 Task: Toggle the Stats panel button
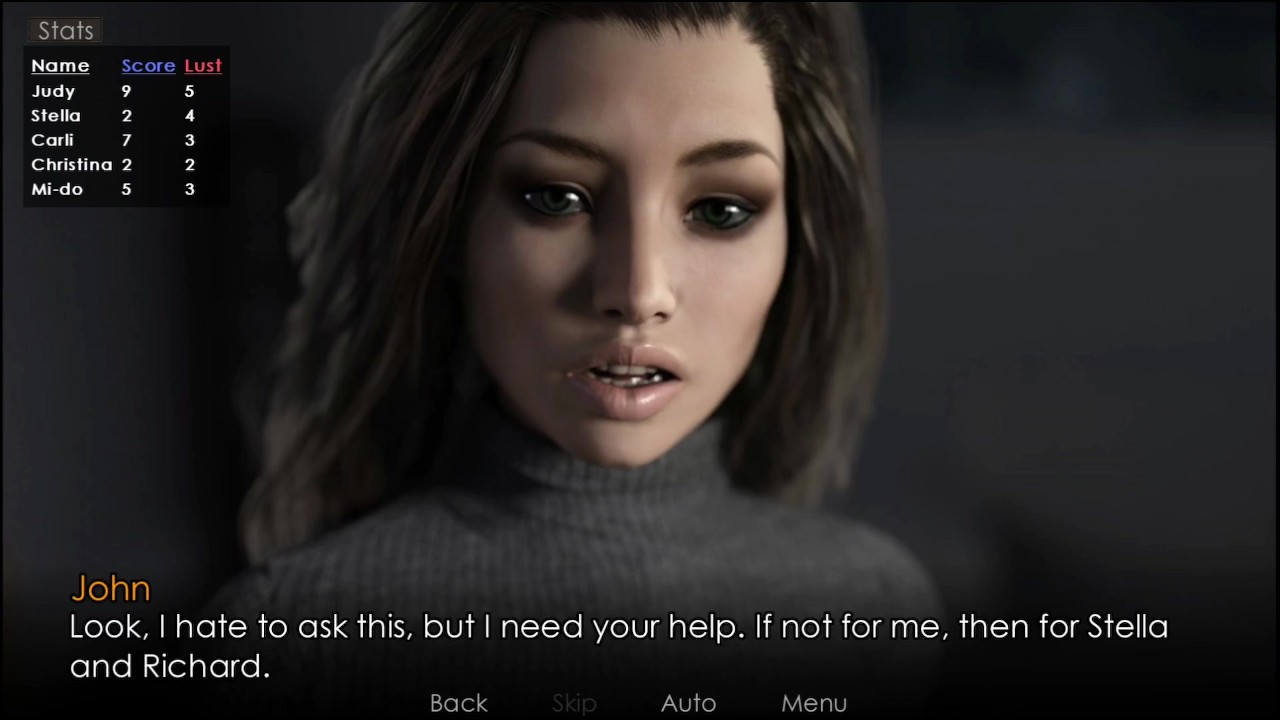click(65, 31)
